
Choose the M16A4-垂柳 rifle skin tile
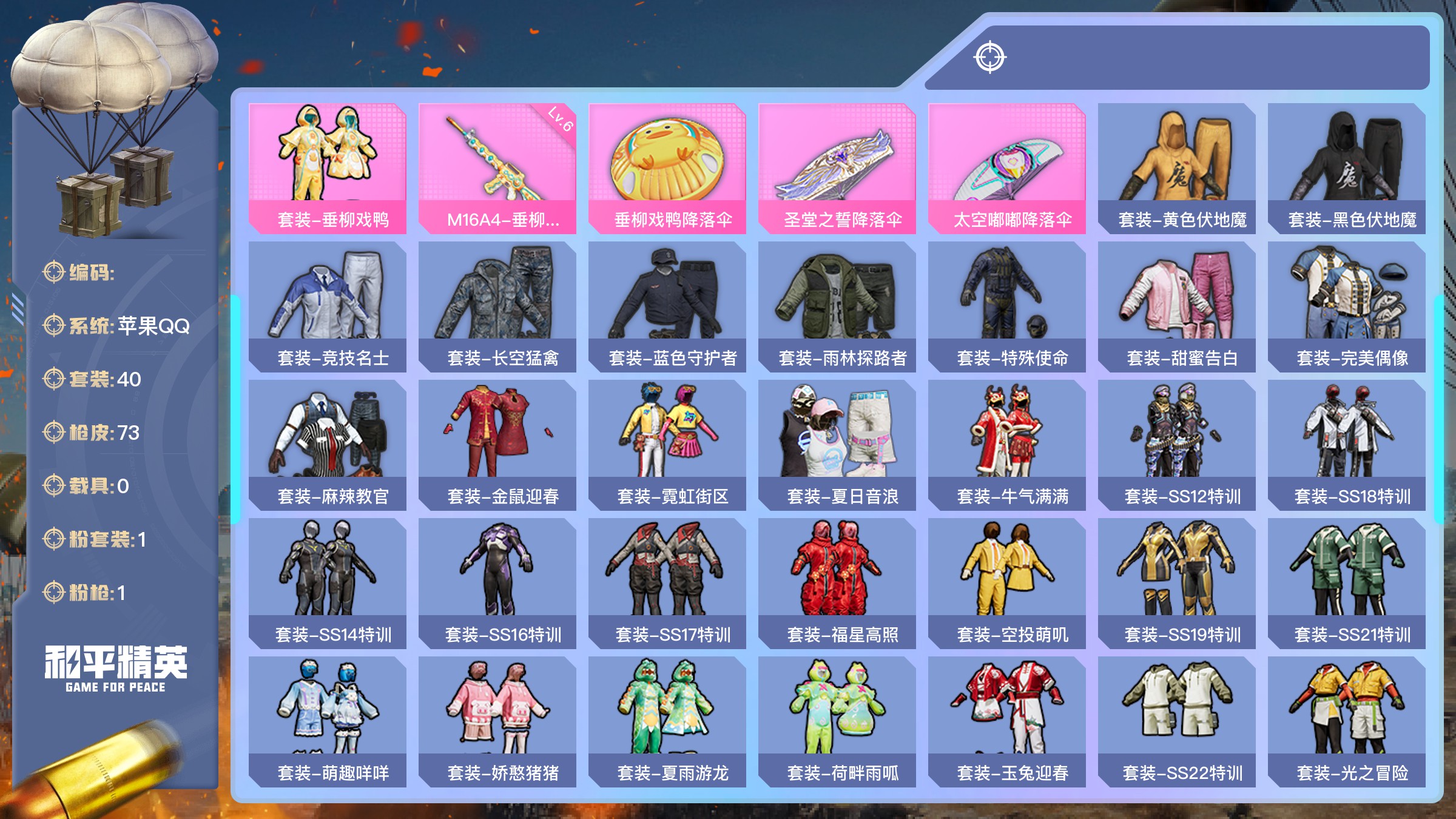click(x=497, y=168)
